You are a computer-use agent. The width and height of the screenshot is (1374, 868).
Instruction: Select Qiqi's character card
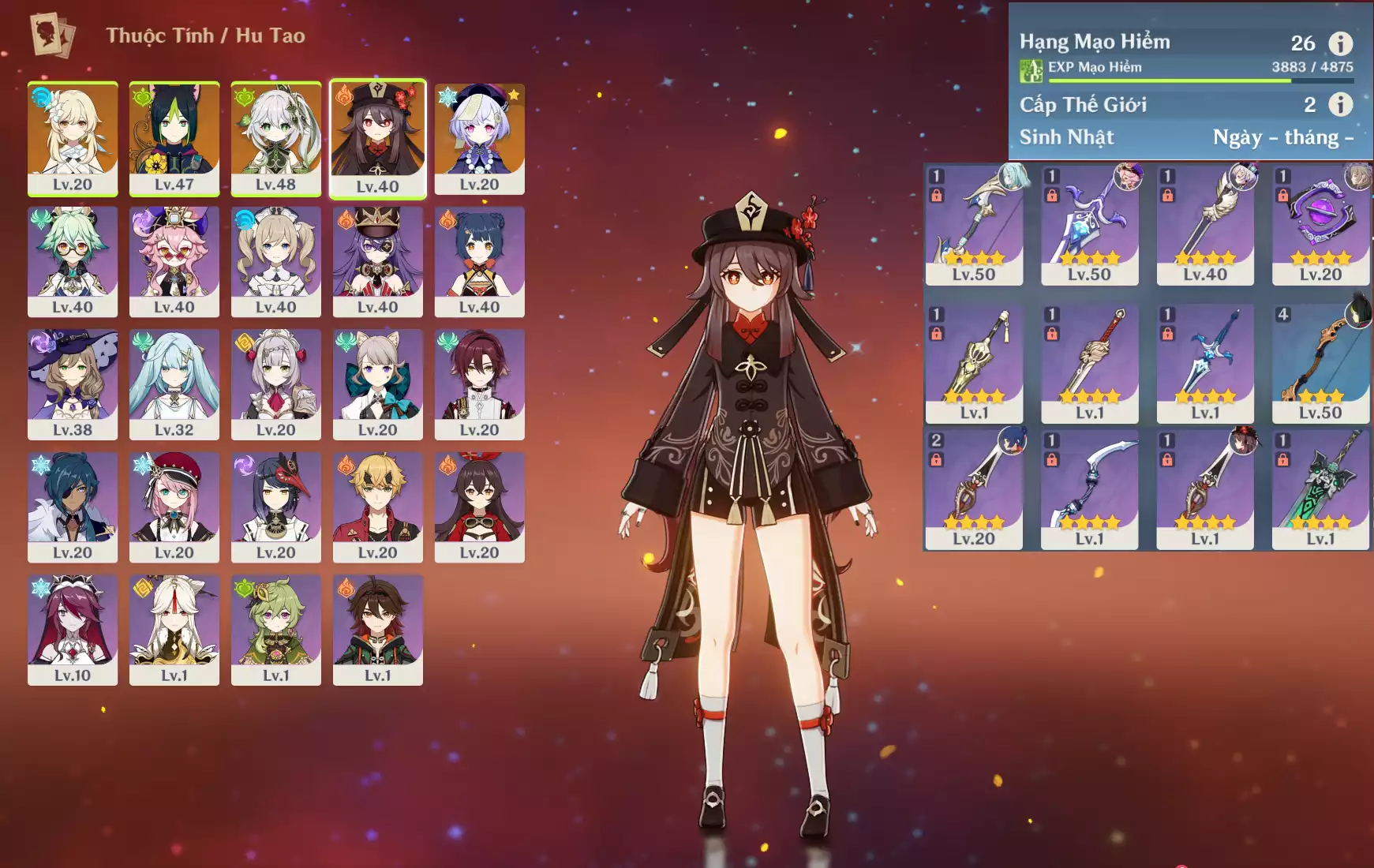479,138
